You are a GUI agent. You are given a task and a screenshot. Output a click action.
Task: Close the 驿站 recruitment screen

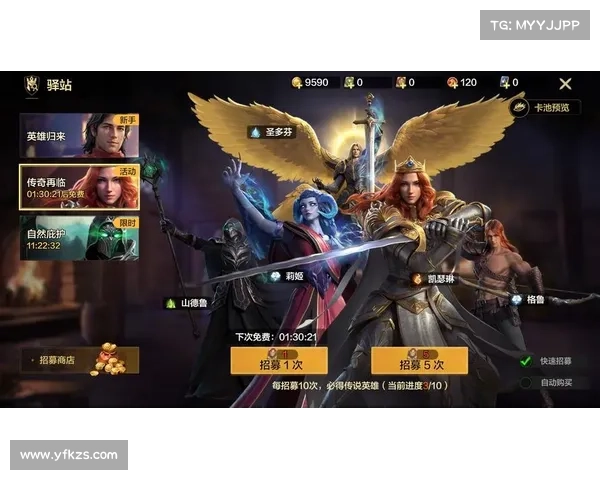point(565,84)
